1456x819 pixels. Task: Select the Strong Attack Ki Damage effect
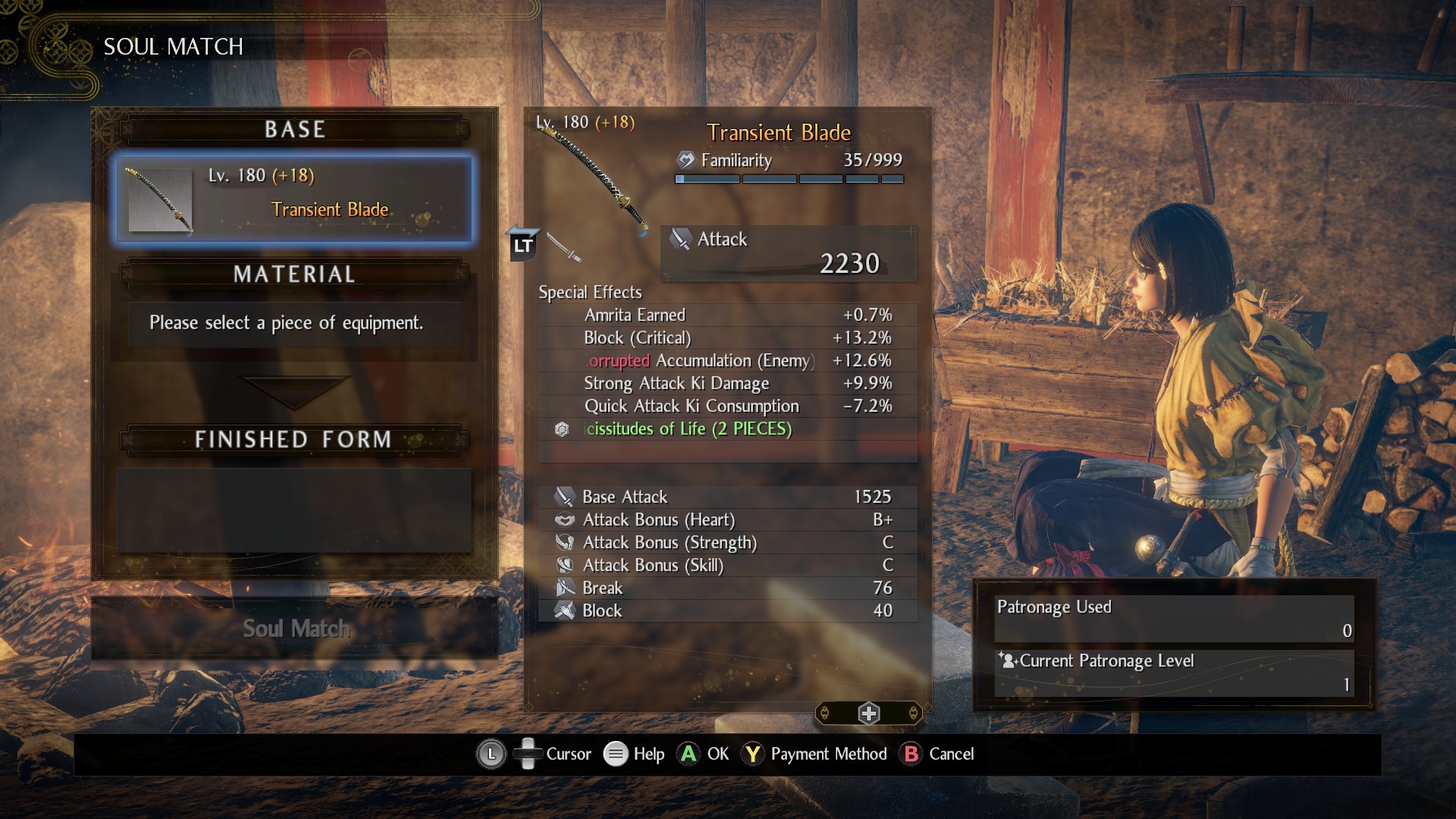726,384
